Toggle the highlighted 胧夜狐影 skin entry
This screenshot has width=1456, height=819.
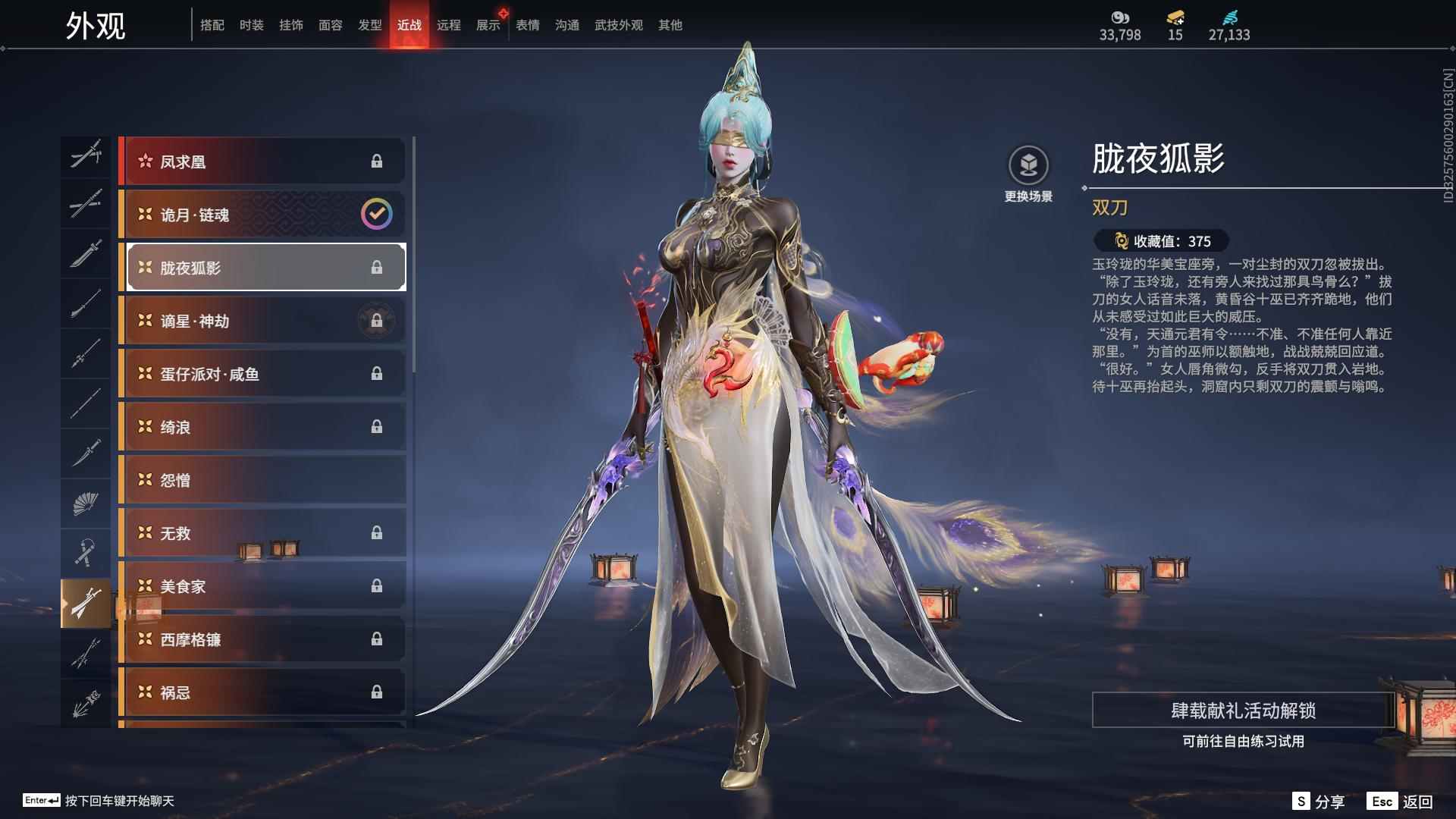263,267
